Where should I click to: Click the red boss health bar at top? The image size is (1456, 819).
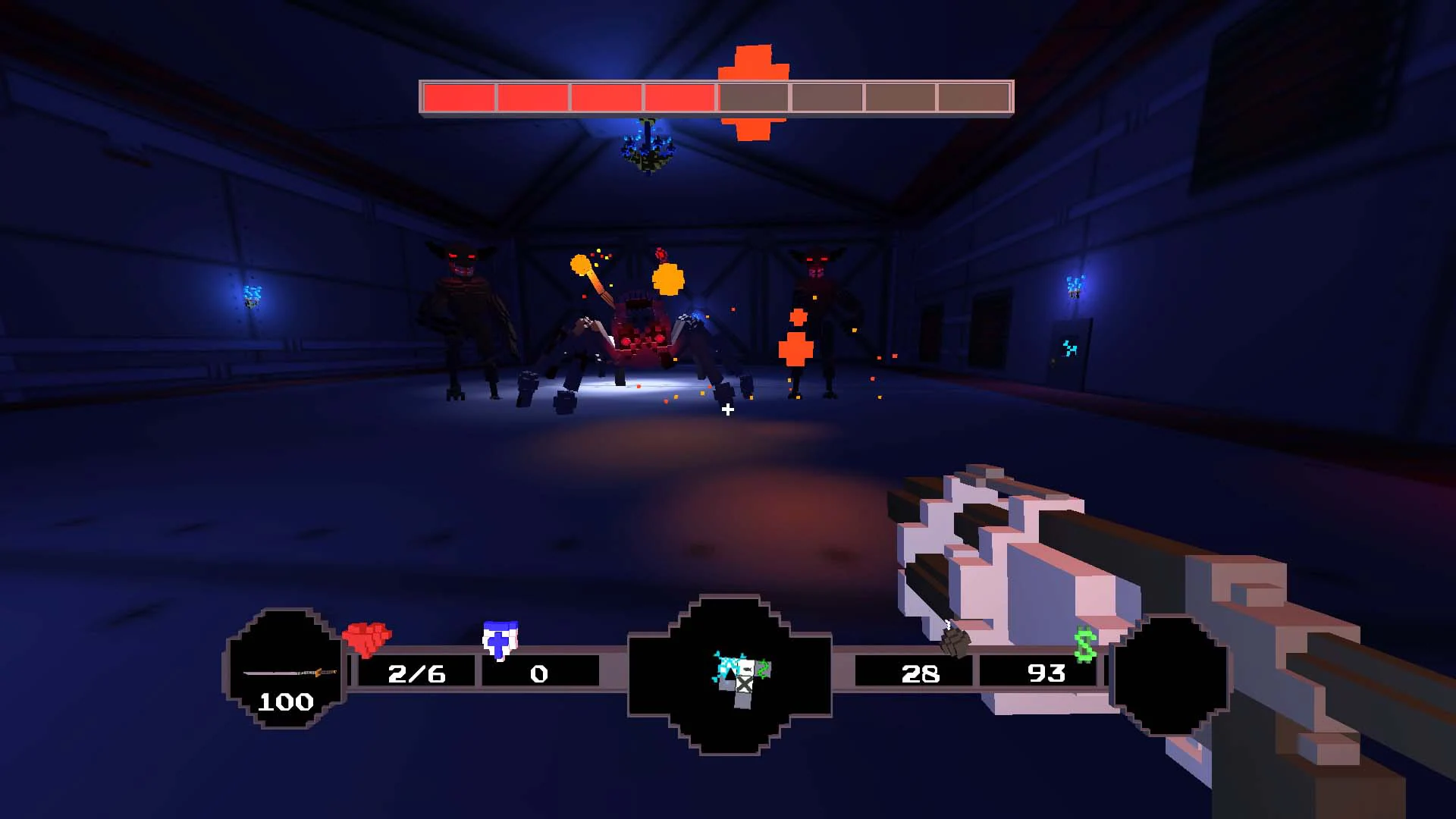coord(569,95)
